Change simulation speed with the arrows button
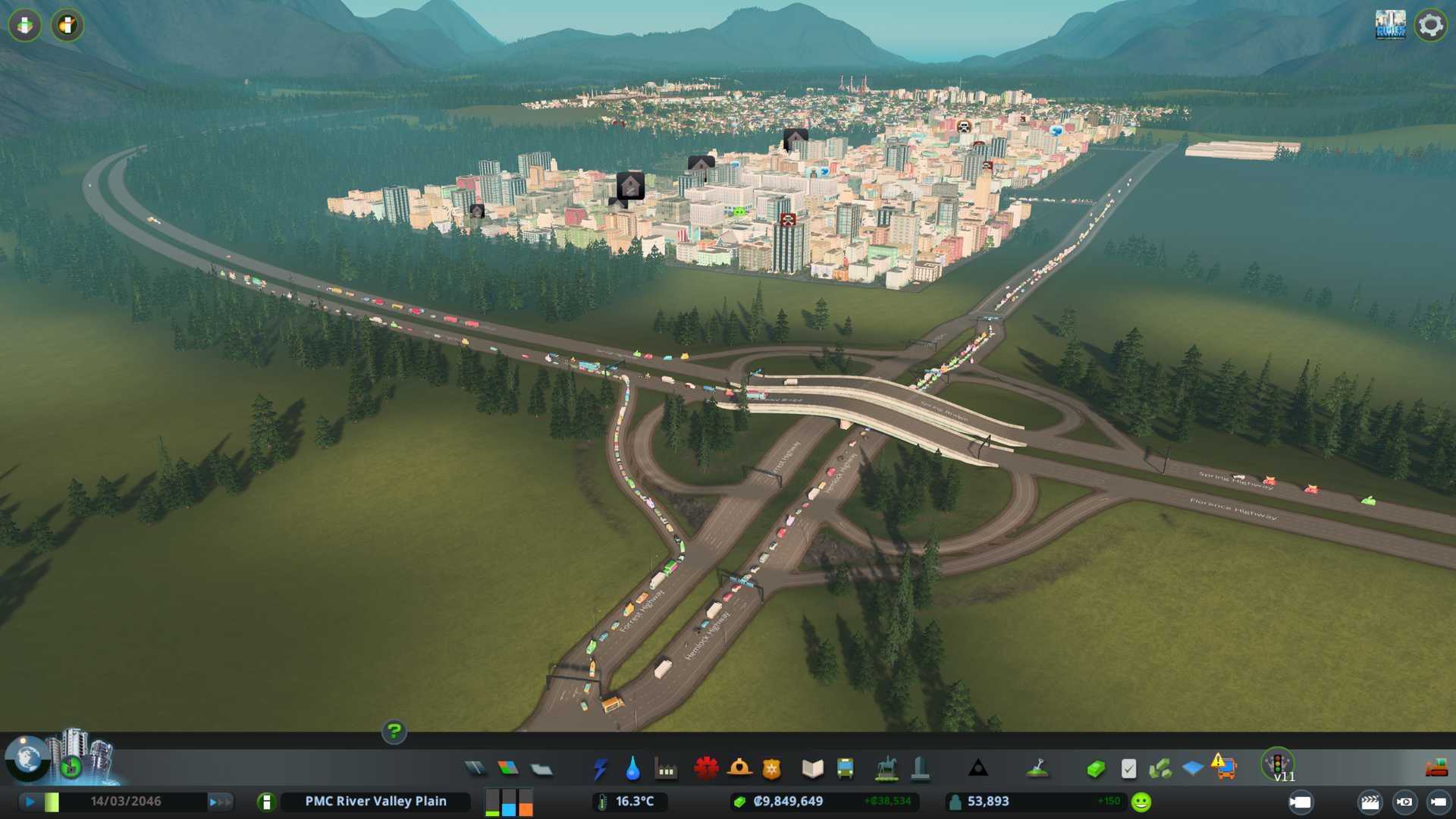The height and width of the screenshot is (819, 1456). [x=220, y=802]
